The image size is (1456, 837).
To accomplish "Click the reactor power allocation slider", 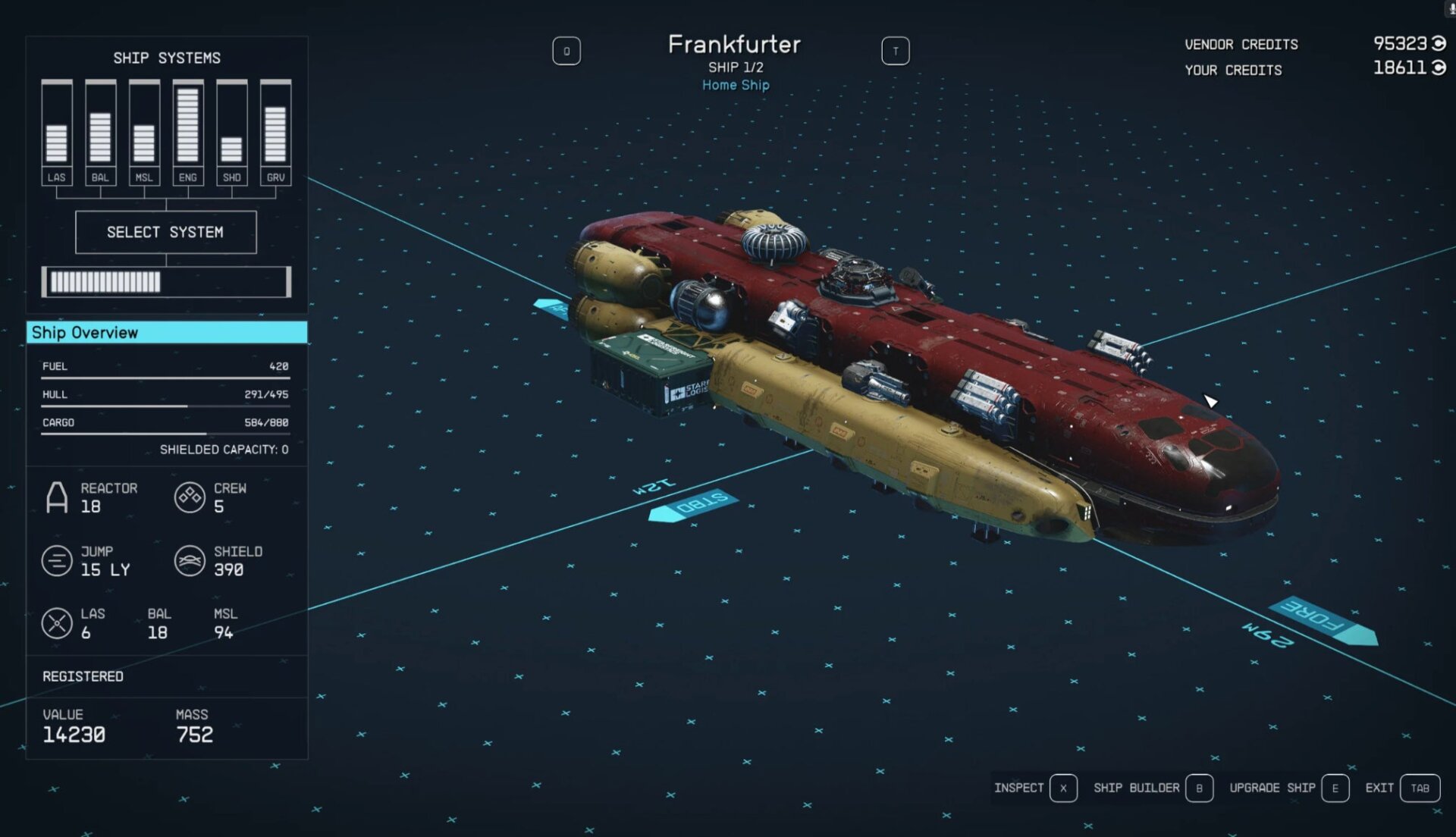I will (x=166, y=281).
